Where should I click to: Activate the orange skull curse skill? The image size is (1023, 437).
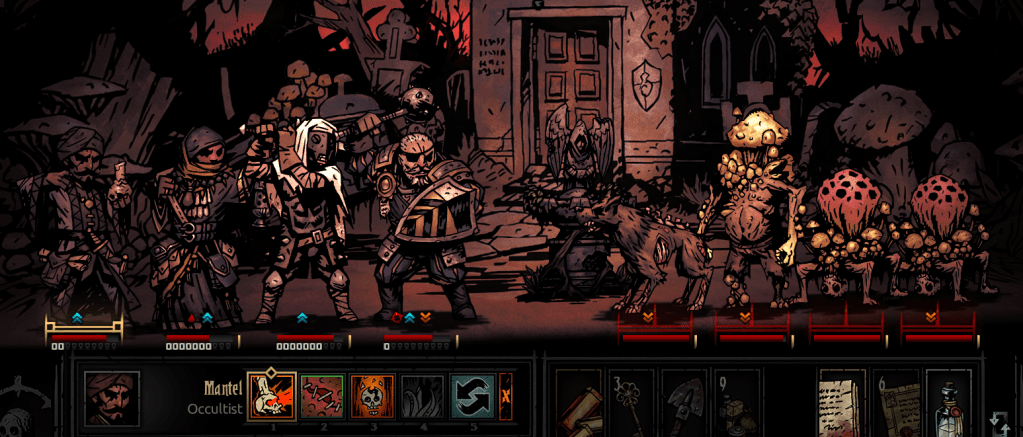[x=373, y=396]
